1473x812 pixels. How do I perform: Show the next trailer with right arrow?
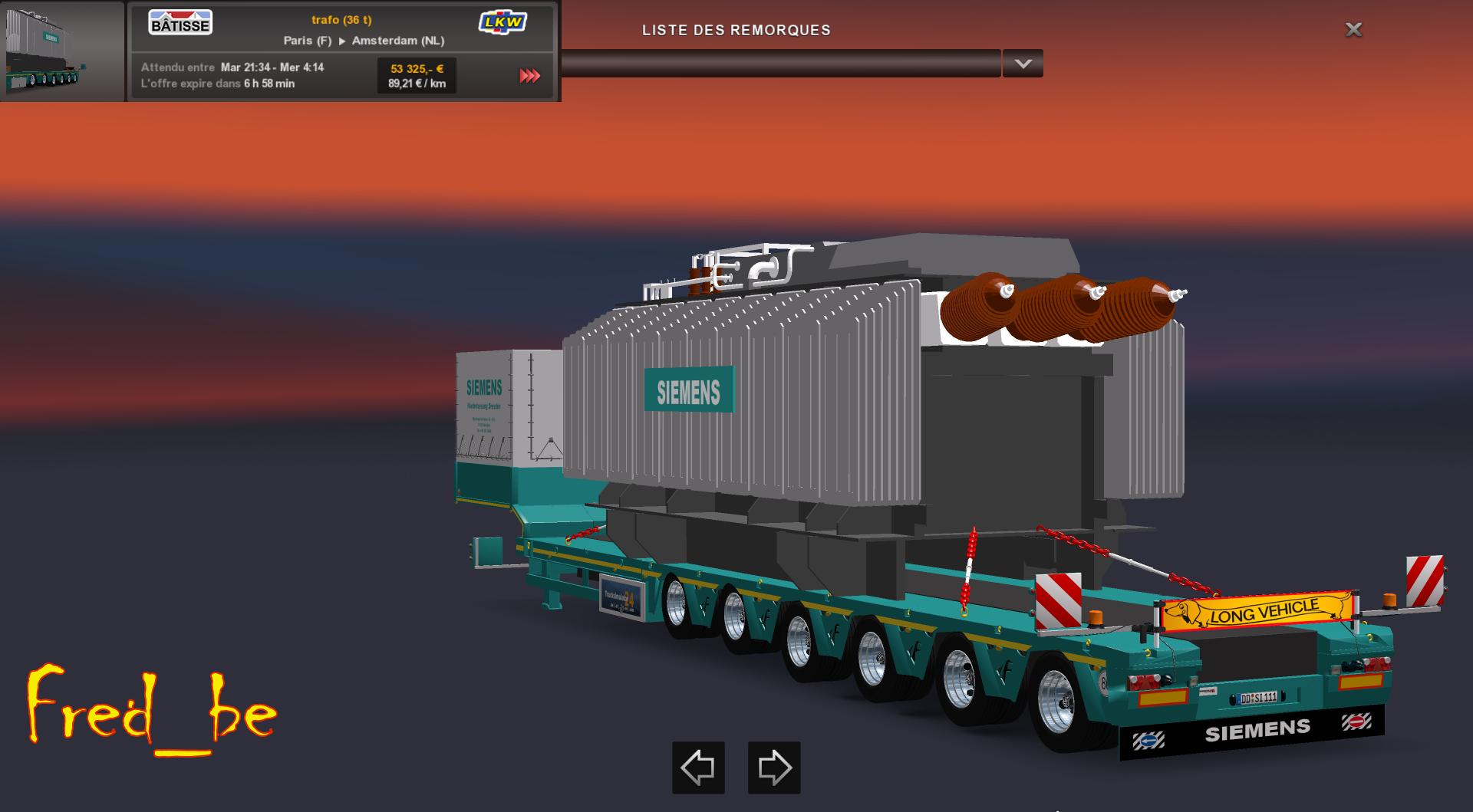pyautogui.click(x=774, y=767)
